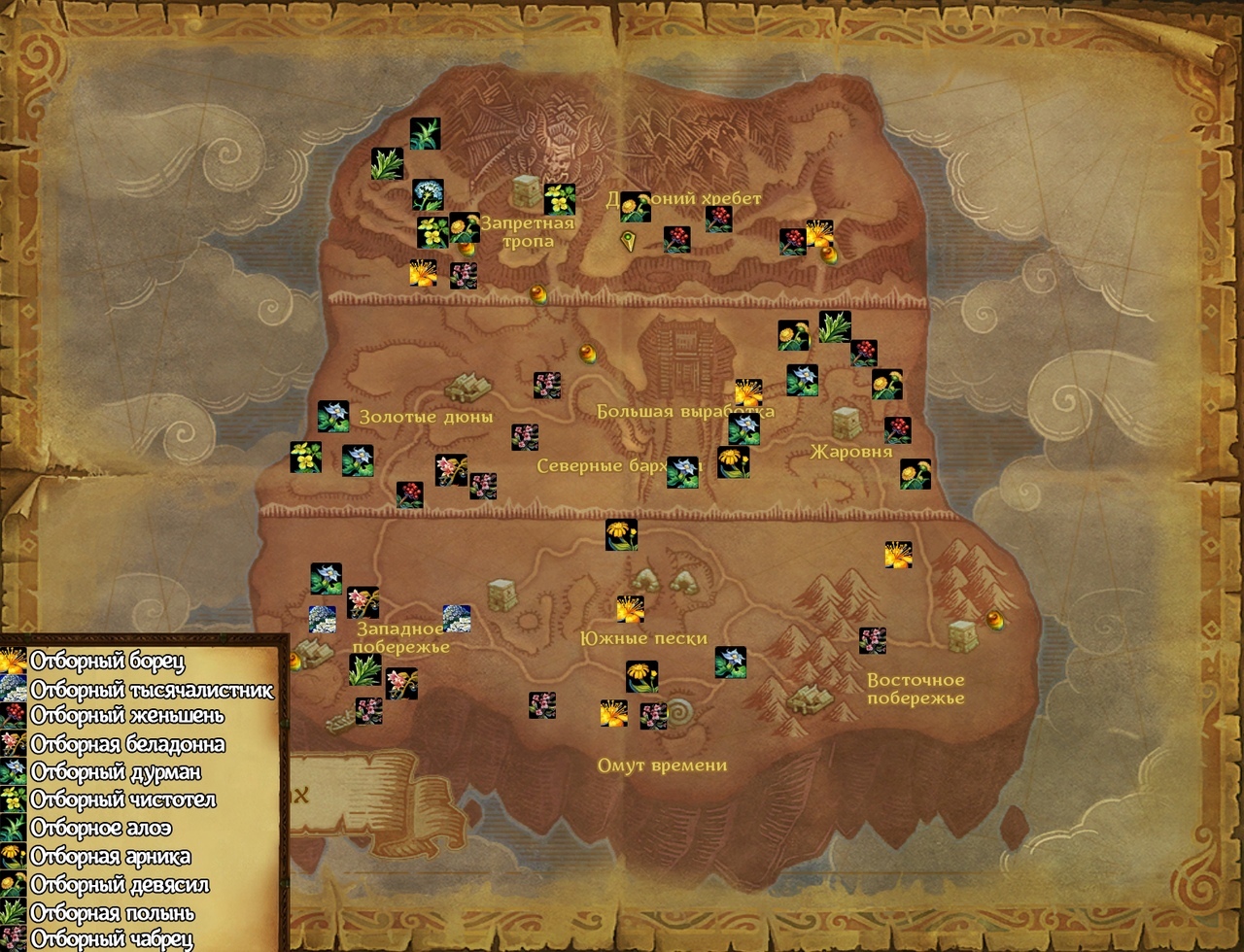Click Отборная арника in the legend

(110, 857)
